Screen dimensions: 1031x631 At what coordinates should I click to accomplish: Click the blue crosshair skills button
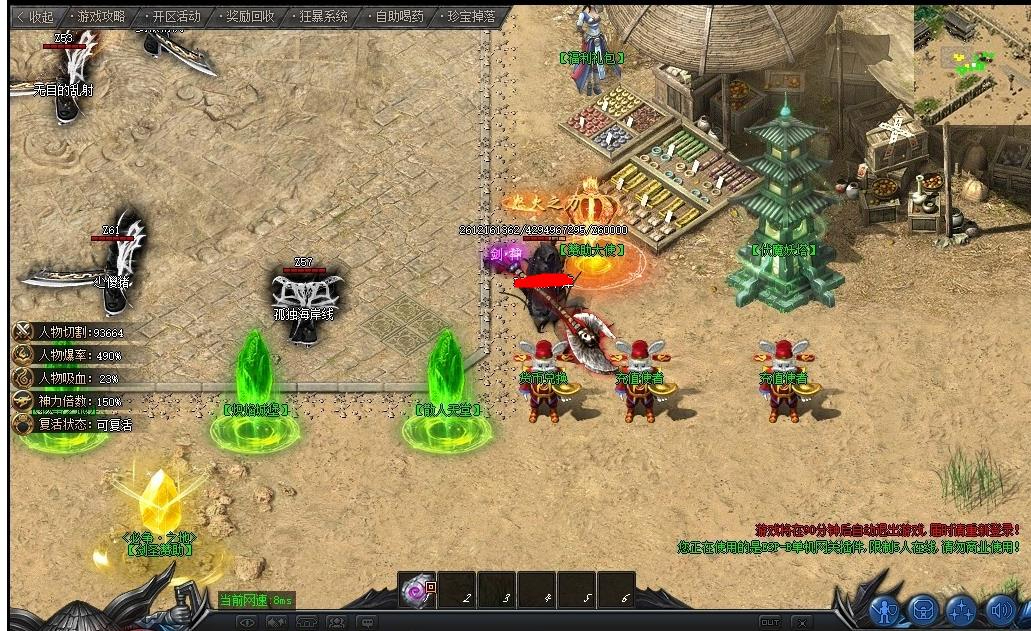[x=961, y=609]
